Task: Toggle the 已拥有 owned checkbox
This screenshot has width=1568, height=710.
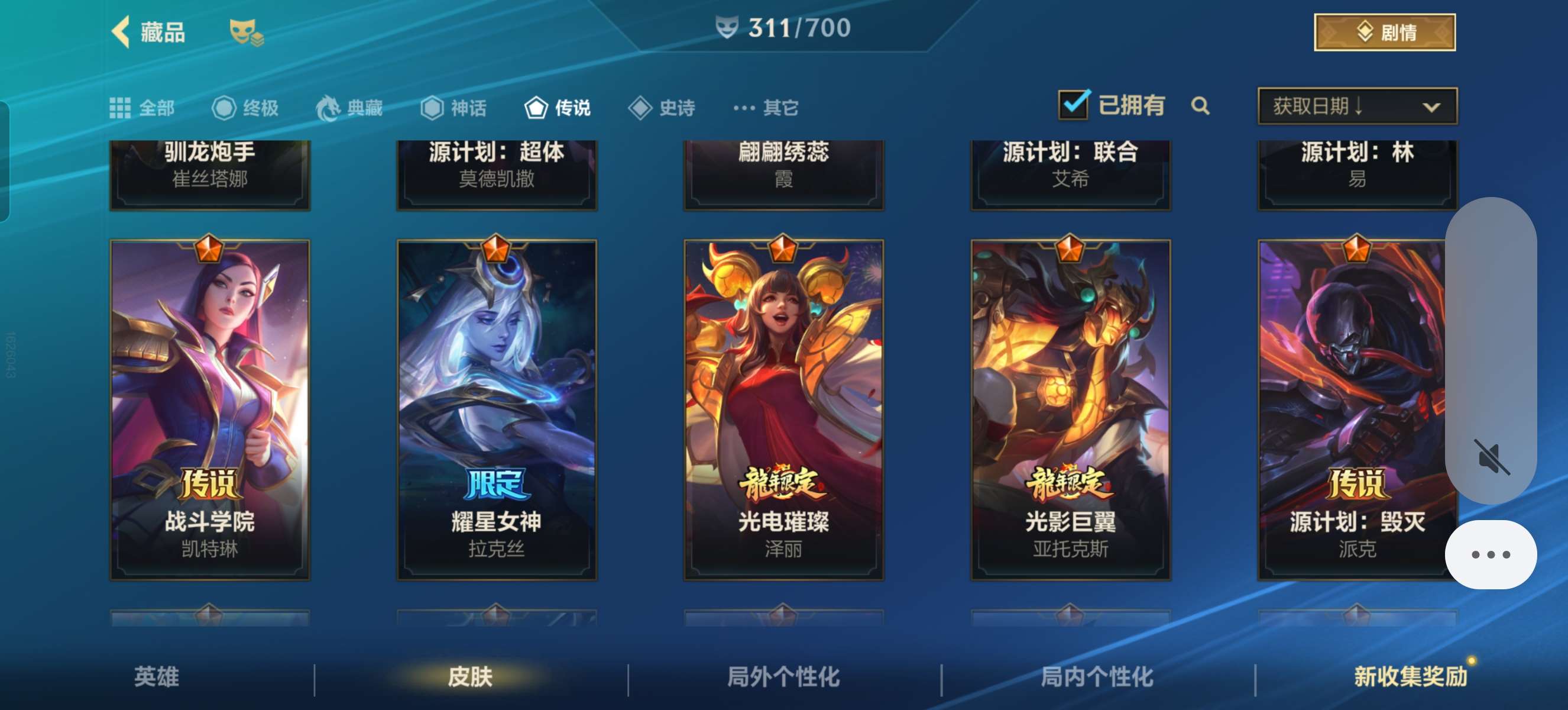Action: click(1073, 105)
